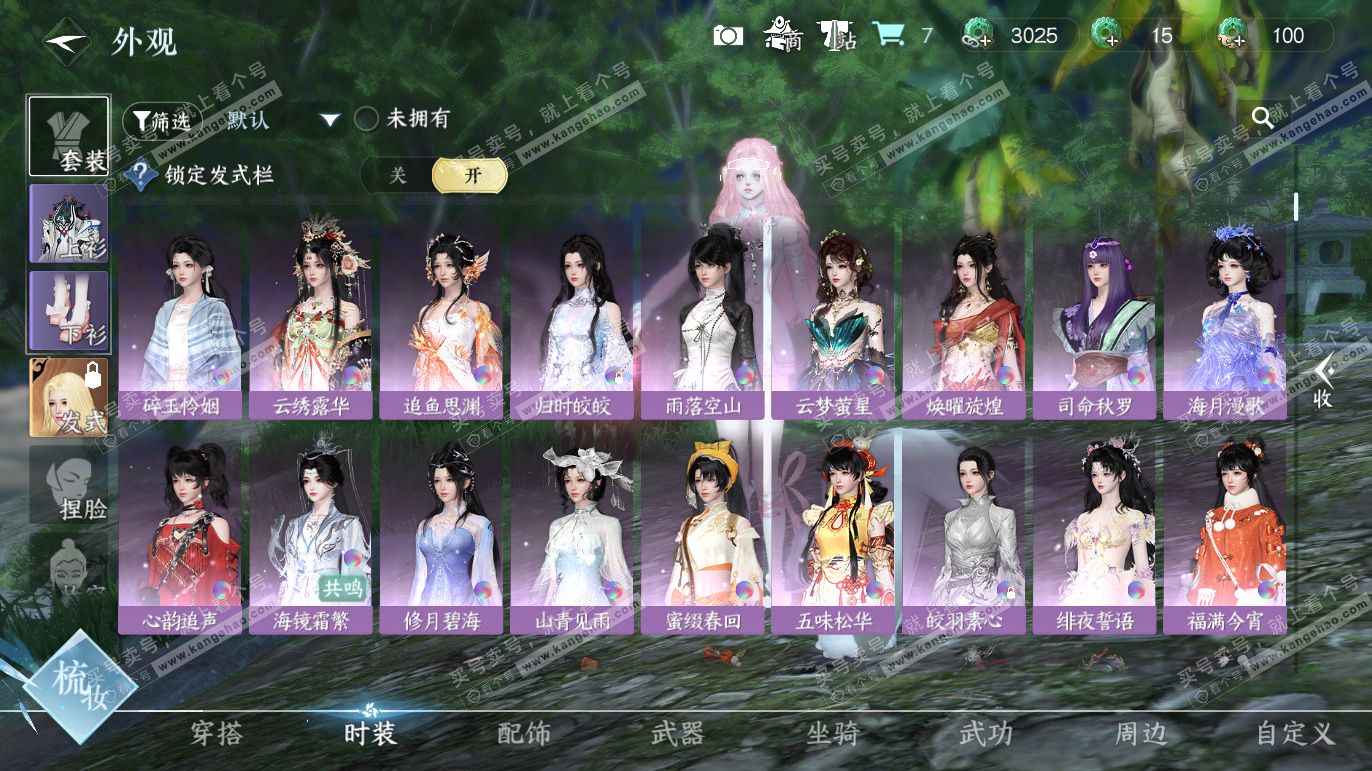Open the shopping cart
1372x771 pixels.
(x=888, y=35)
